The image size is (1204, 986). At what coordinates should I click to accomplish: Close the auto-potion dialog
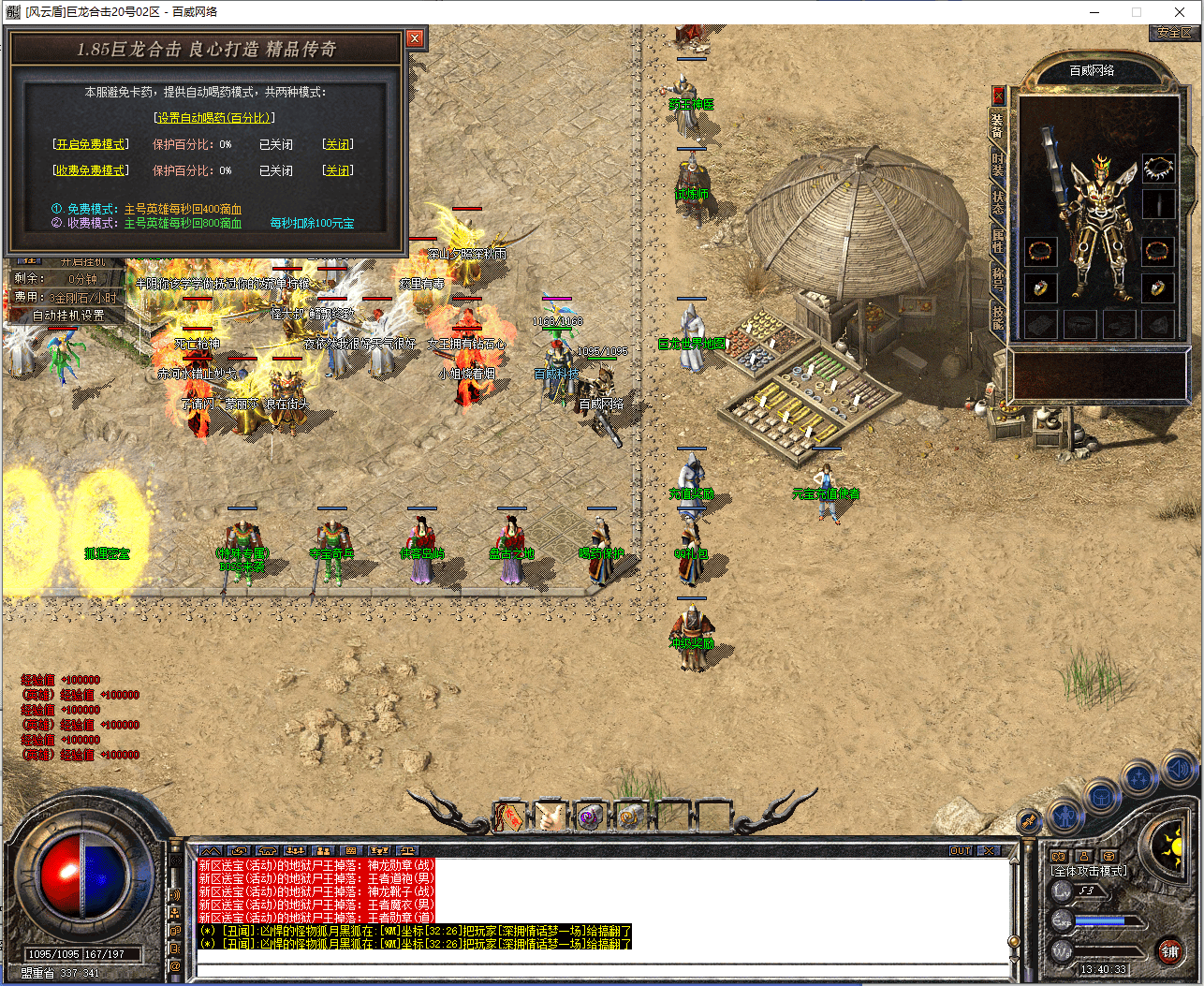tap(415, 38)
